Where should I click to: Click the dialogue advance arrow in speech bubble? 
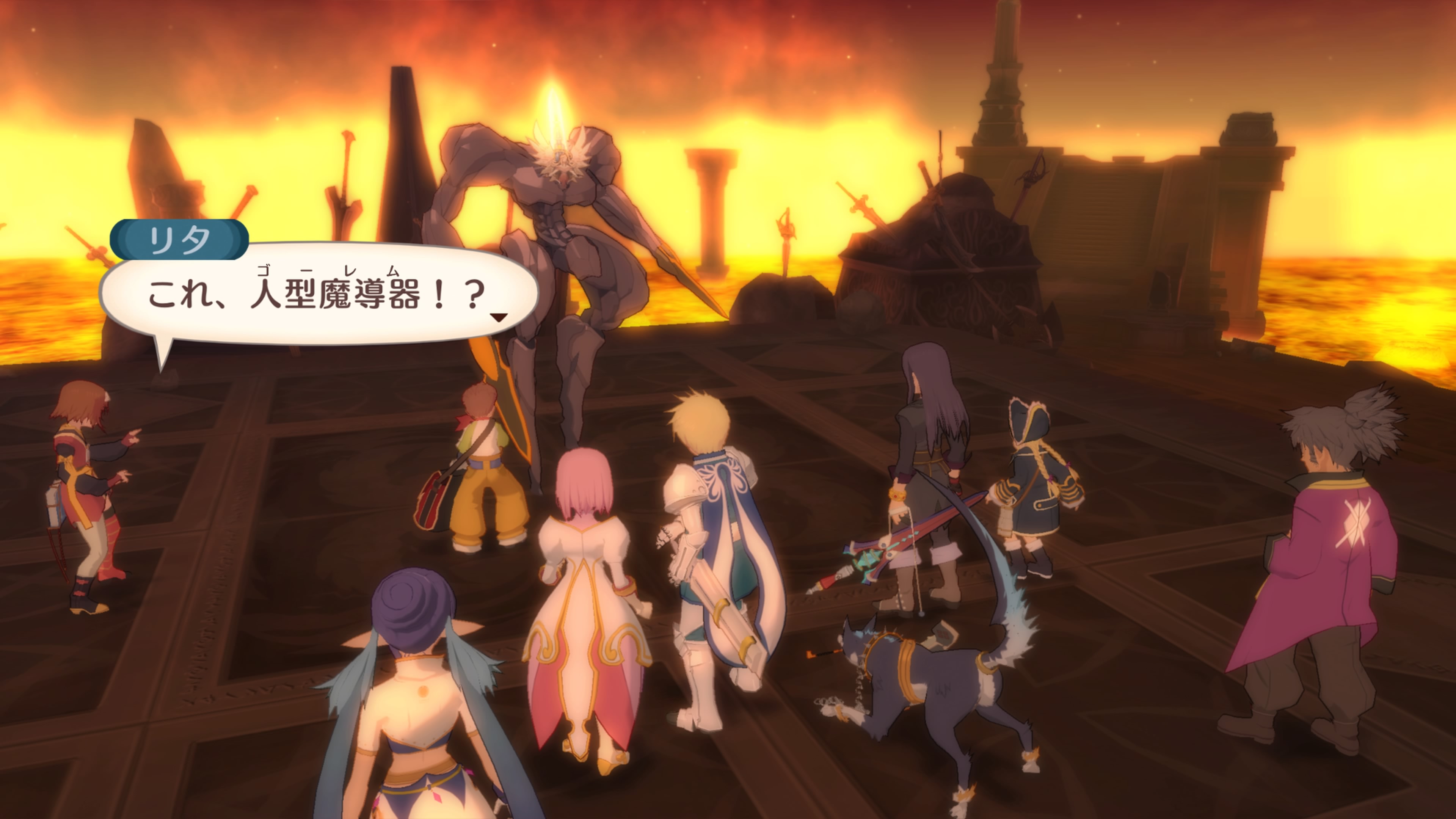pyautogui.click(x=499, y=318)
